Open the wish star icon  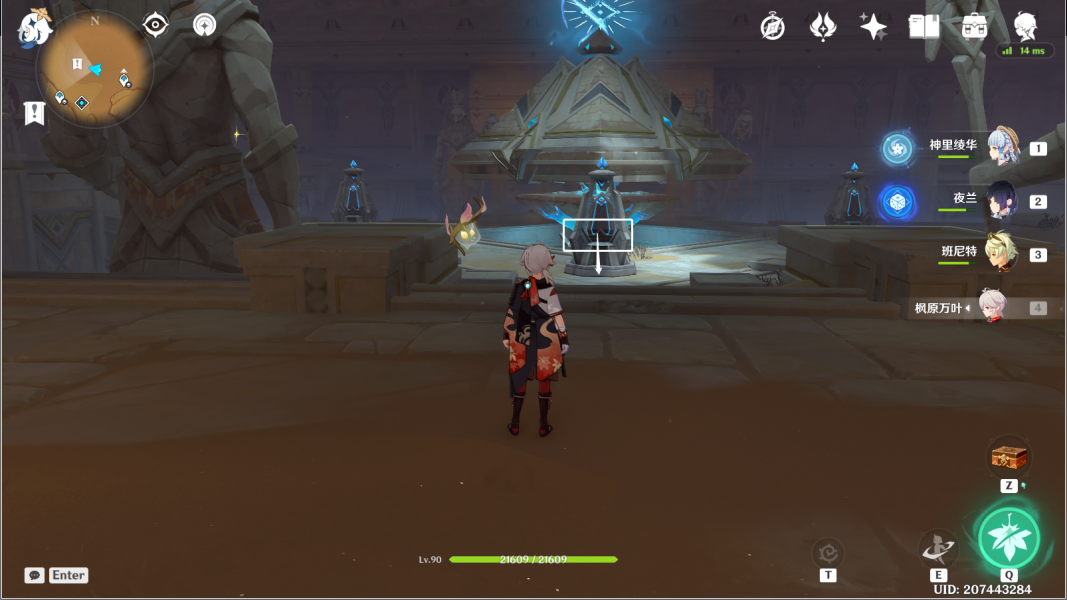873,27
